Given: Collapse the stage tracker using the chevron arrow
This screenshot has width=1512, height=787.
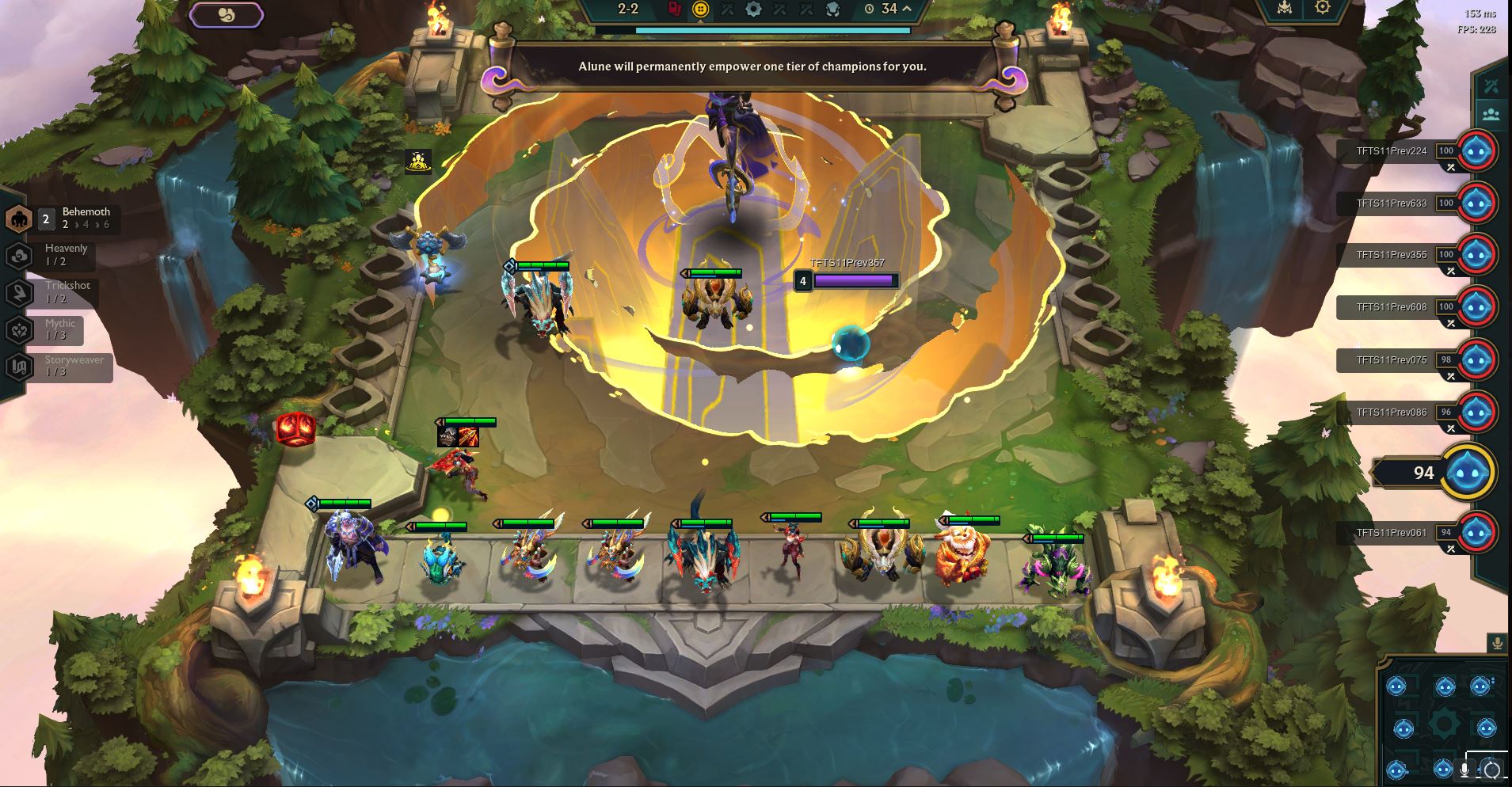Looking at the screenshot, I should tap(908, 10).
